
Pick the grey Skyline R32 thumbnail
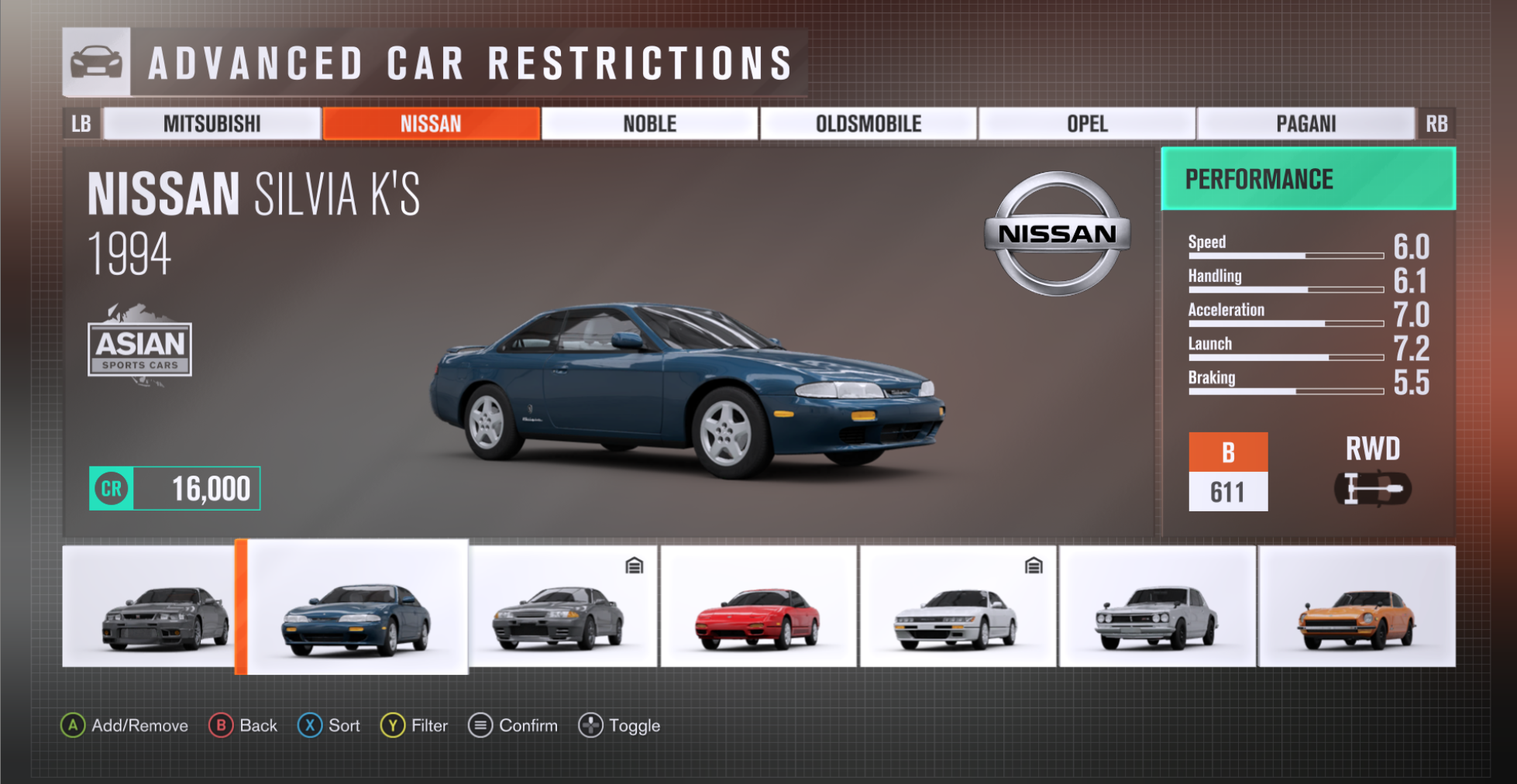pyautogui.click(x=563, y=606)
